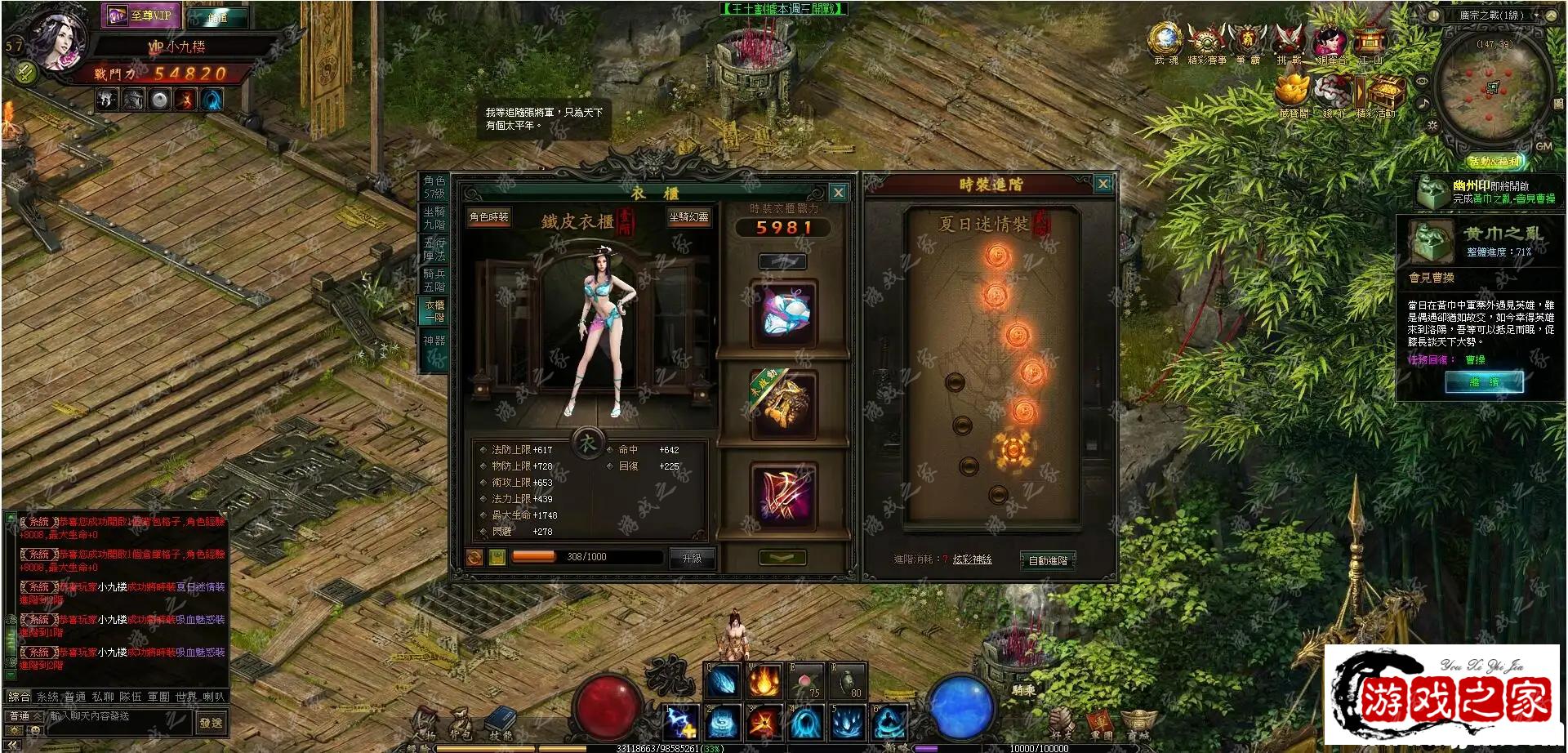Open the 坐騎幻靈 mount view
This screenshot has height=753, width=1568.
pos(688,217)
